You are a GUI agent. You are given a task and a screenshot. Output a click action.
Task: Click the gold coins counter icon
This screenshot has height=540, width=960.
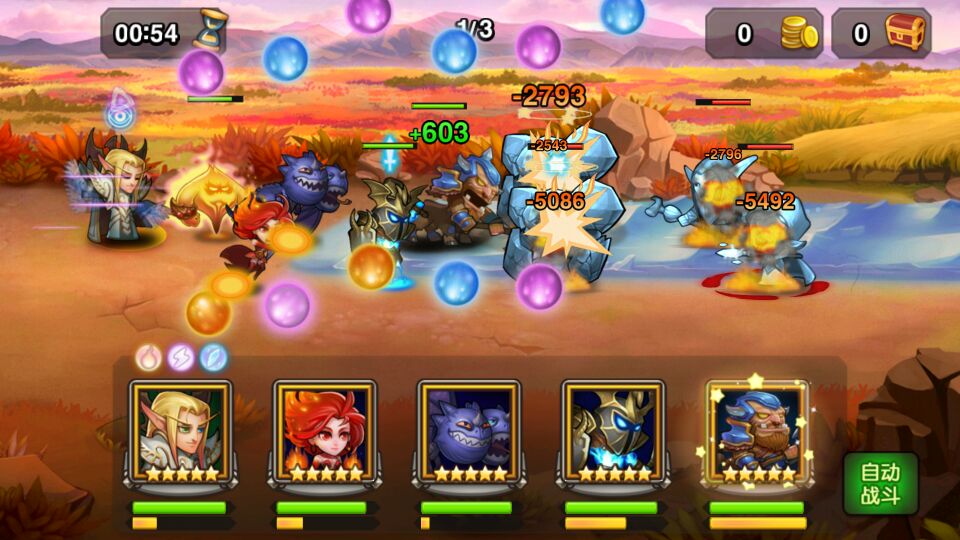click(799, 34)
